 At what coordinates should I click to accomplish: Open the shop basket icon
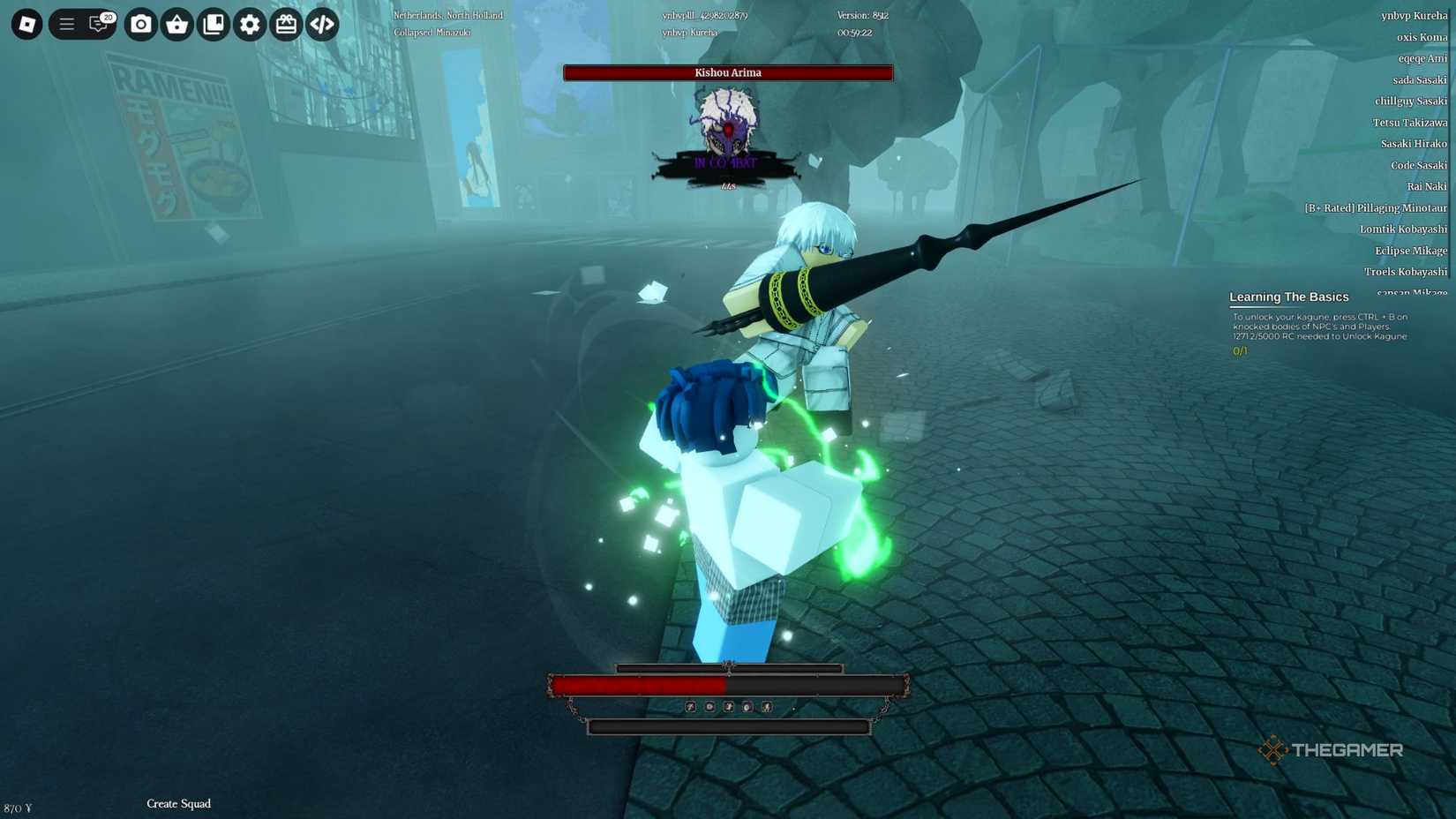pos(177,25)
